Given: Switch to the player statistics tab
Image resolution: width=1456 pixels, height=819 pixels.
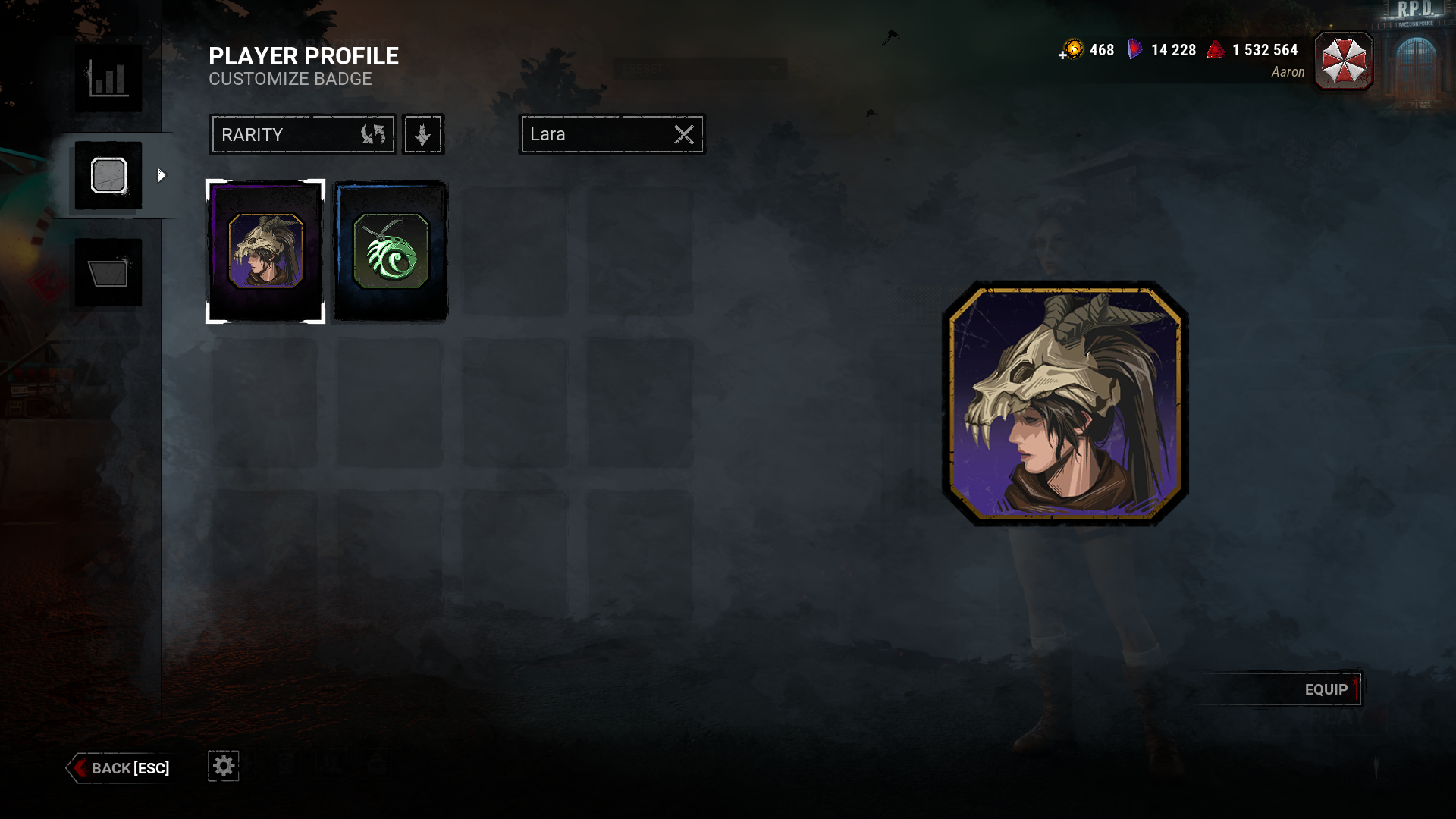Looking at the screenshot, I should [x=107, y=78].
